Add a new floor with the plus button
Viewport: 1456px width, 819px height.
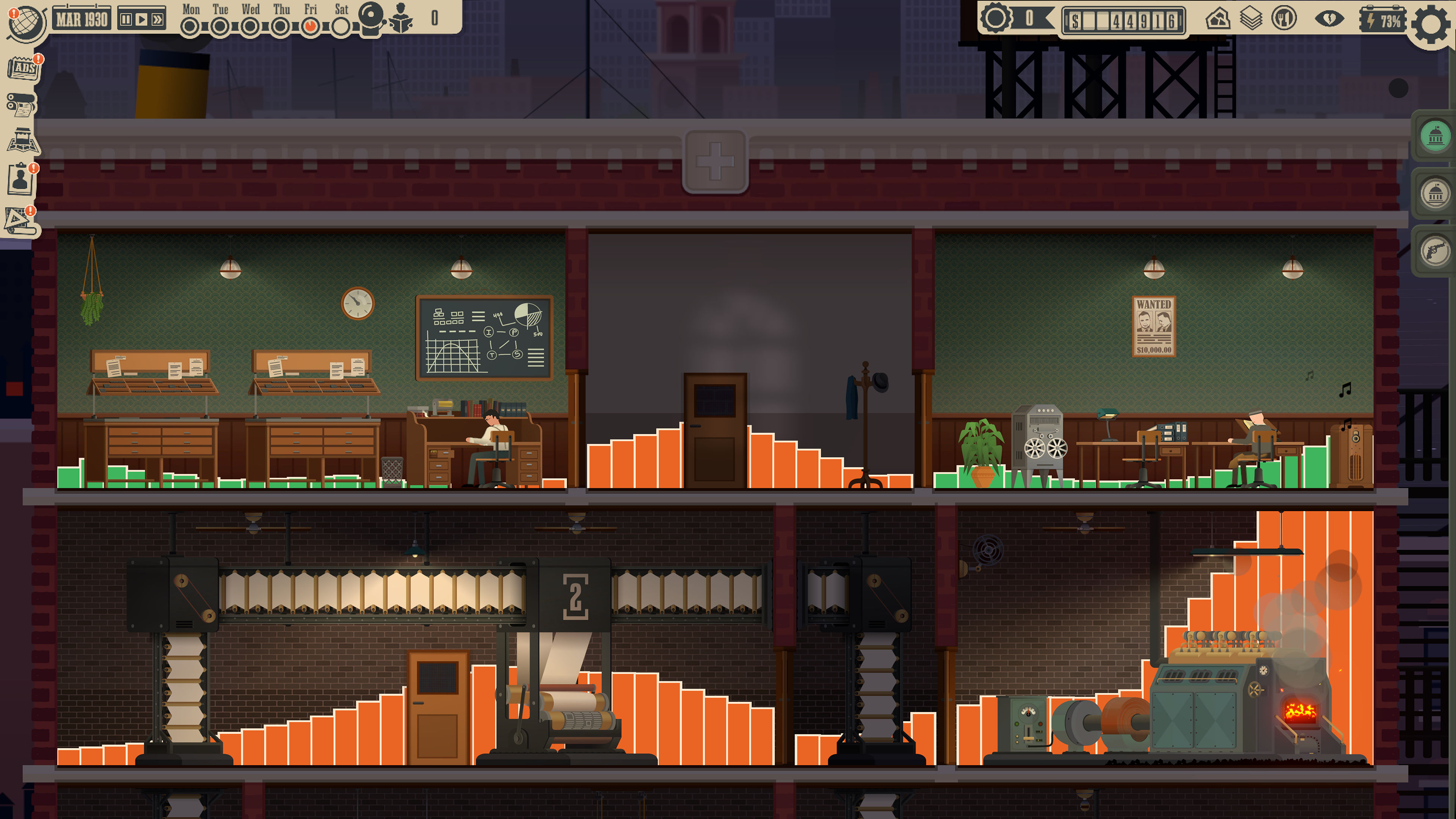715,162
